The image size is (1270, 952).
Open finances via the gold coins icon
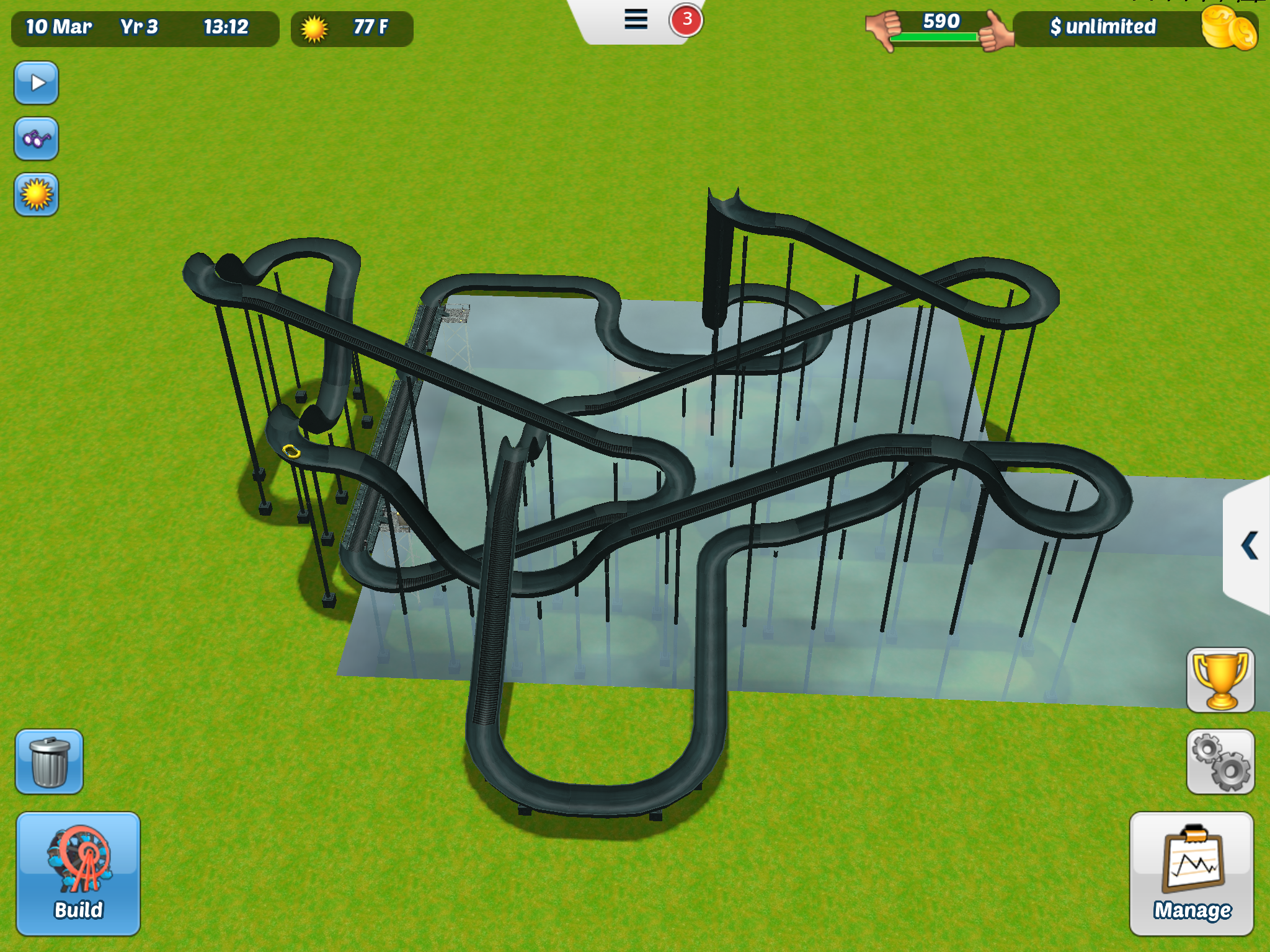click(1228, 29)
